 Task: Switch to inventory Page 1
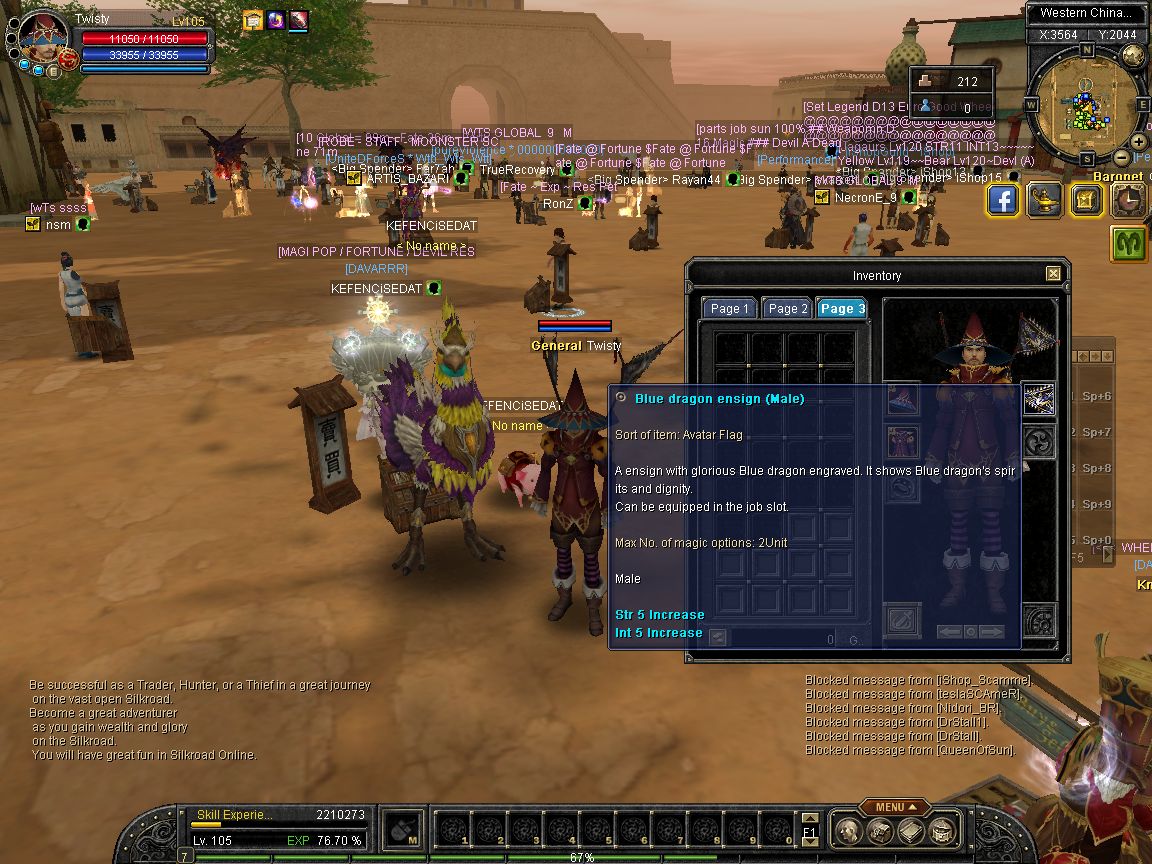pos(729,308)
